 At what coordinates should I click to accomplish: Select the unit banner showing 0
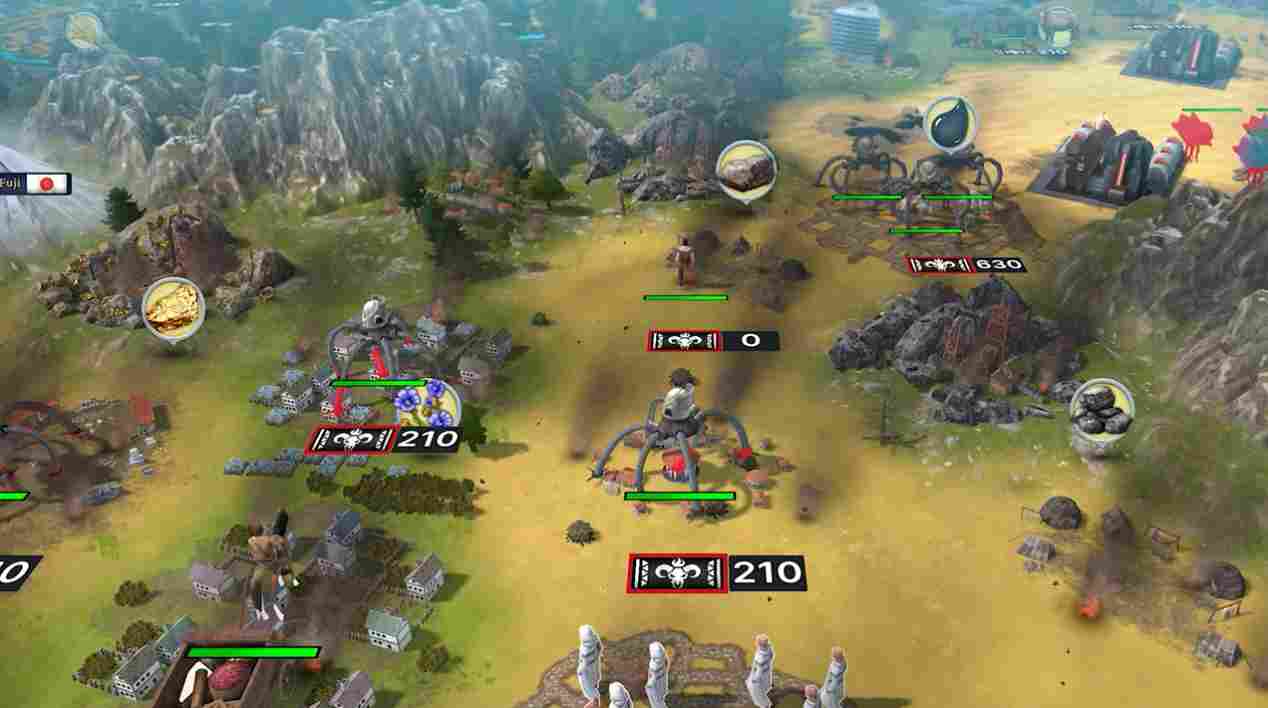(713, 341)
